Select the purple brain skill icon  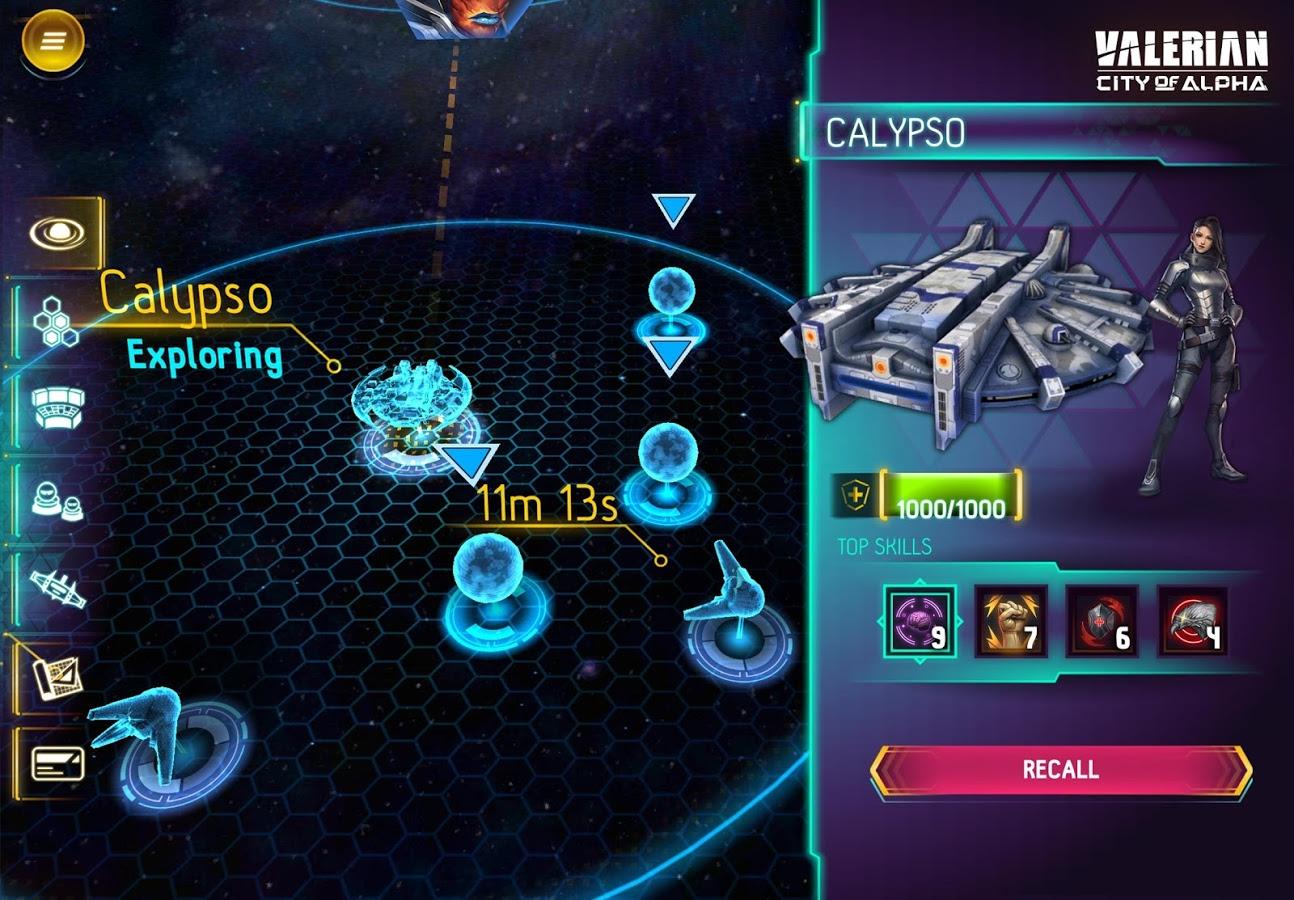click(x=919, y=622)
